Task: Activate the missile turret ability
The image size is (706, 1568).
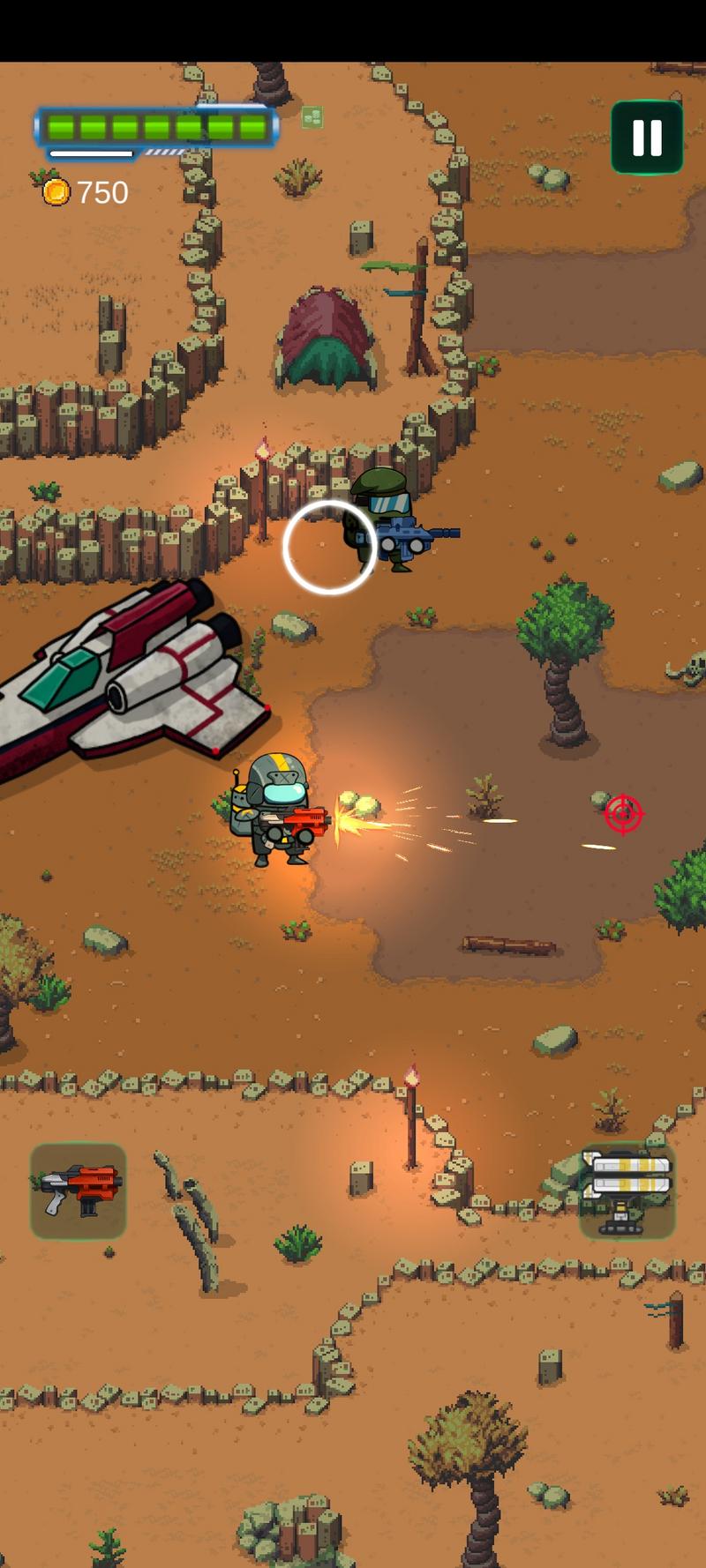Action: point(627,1190)
